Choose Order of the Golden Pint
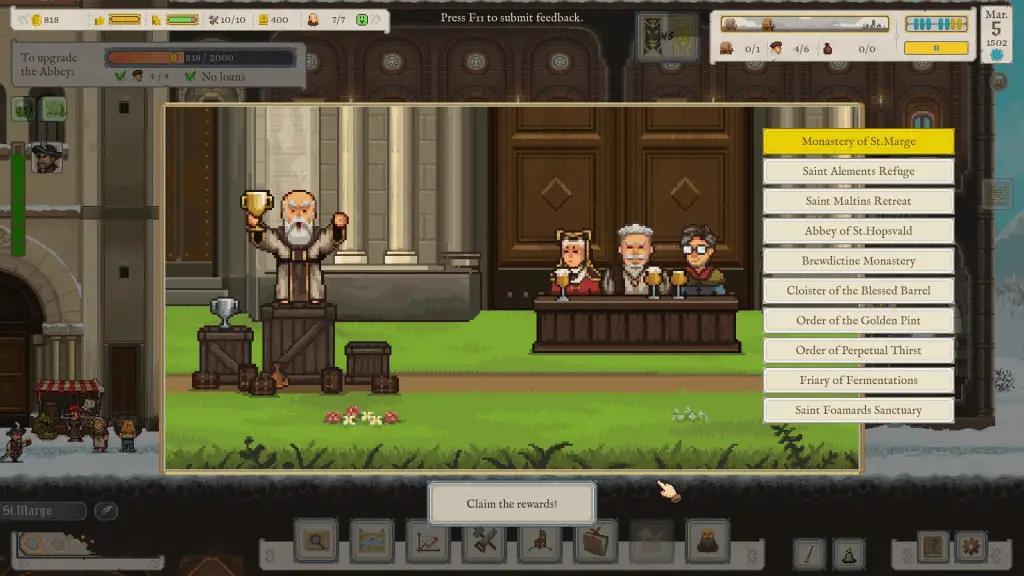This screenshot has height=576, width=1024. 858,321
